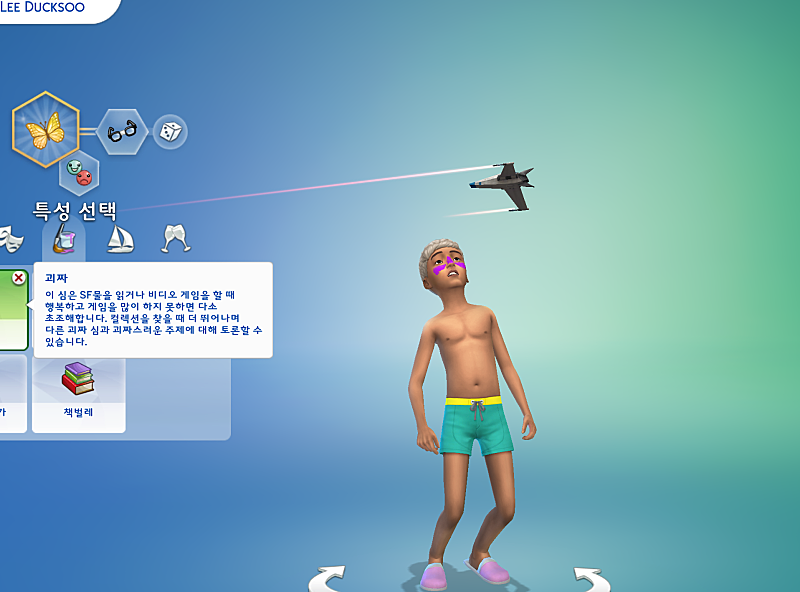Open the champagne glasses trait category
The width and height of the screenshot is (800, 592).
176,238
